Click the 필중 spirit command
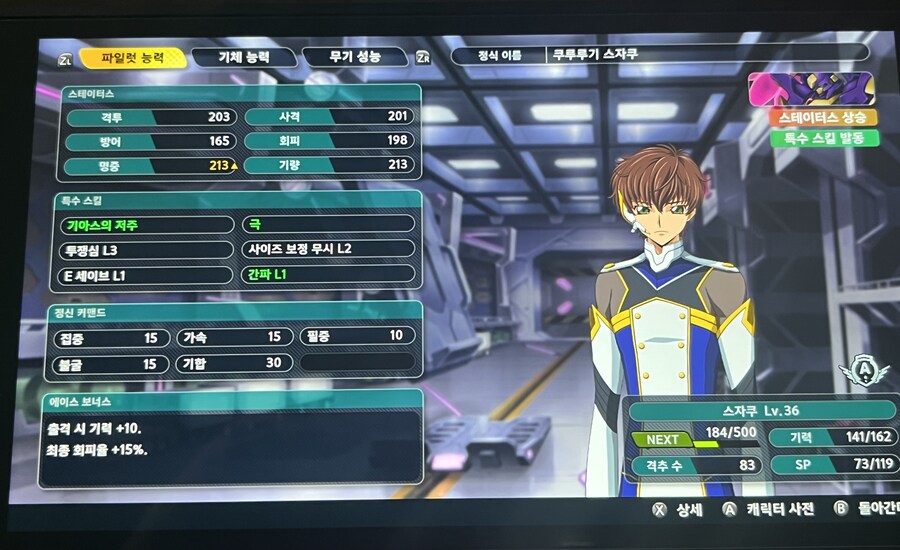 [x=356, y=337]
